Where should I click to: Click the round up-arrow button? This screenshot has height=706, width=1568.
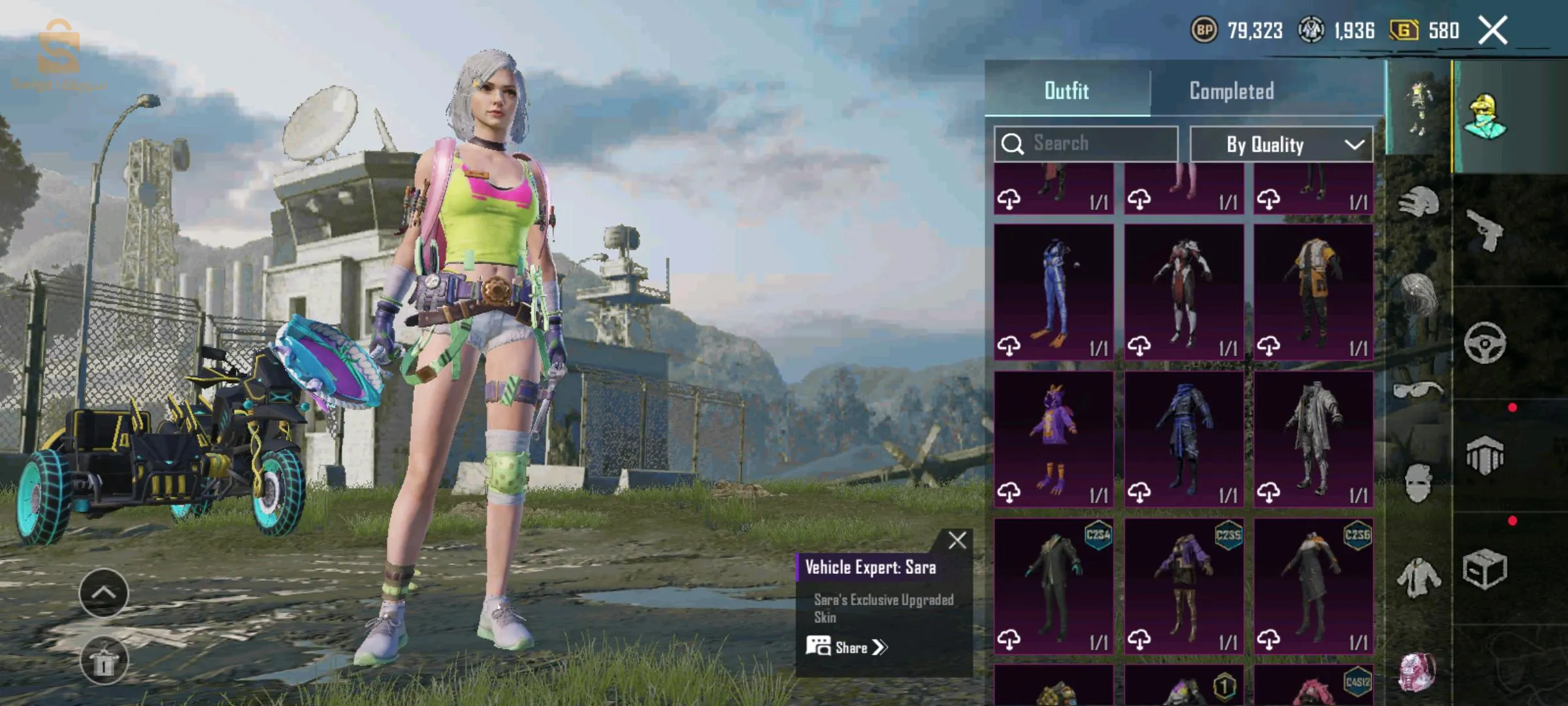point(103,593)
